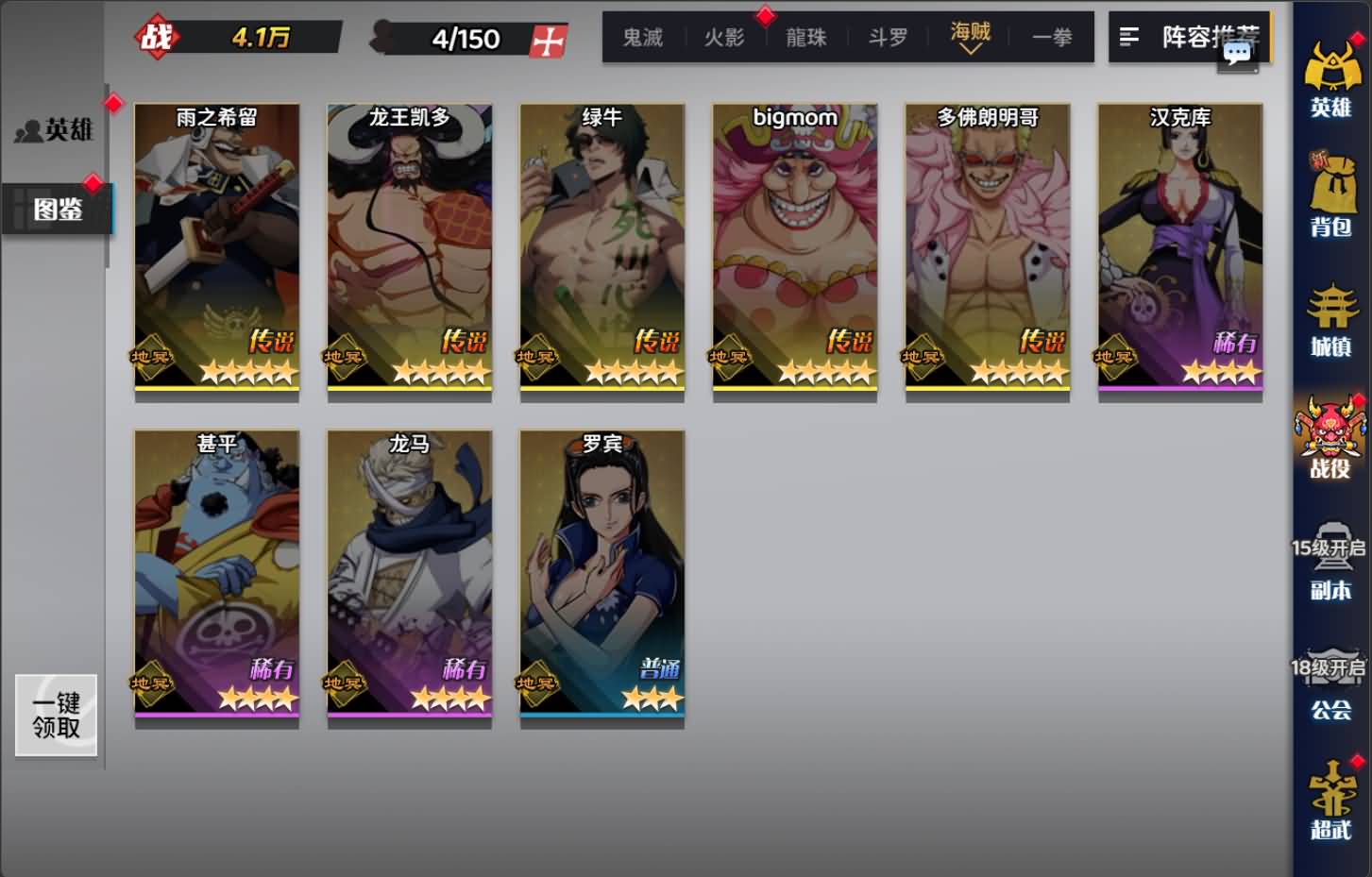The image size is (1372, 877).
Task: Switch to the 火影 tab
Action: [723, 38]
